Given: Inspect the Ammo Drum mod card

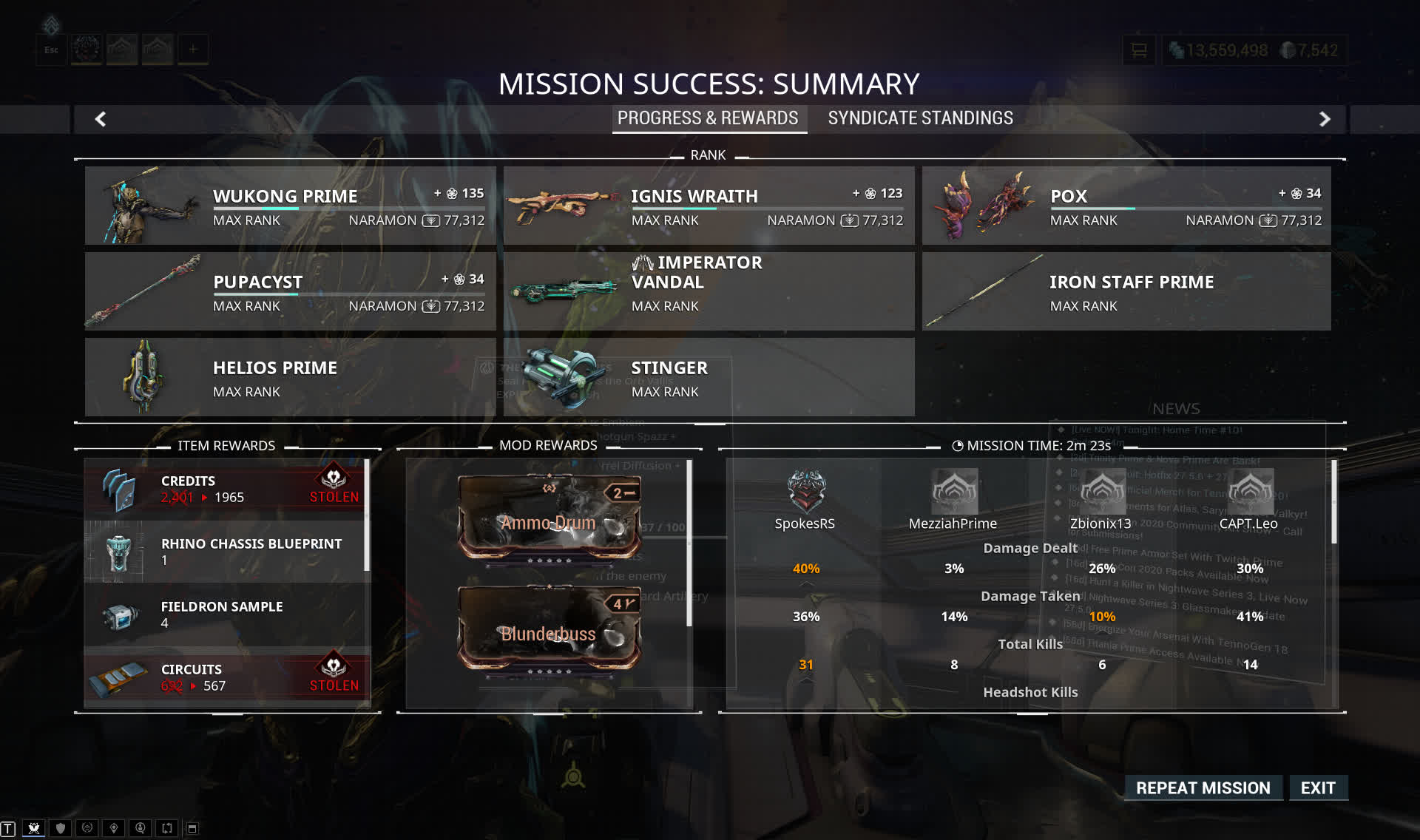Looking at the screenshot, I should [x=549, y=518].
